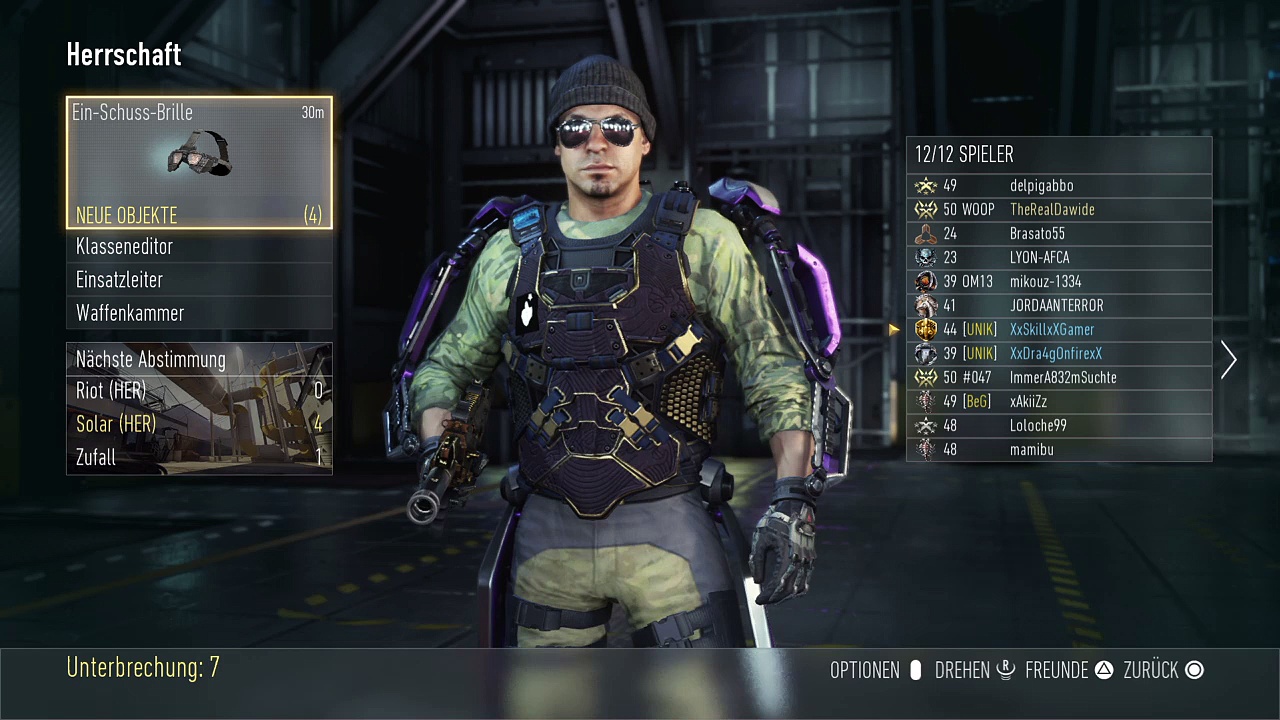Select Loloche99 in the player list
1280x720 pixels.
tap(1059, 426)
